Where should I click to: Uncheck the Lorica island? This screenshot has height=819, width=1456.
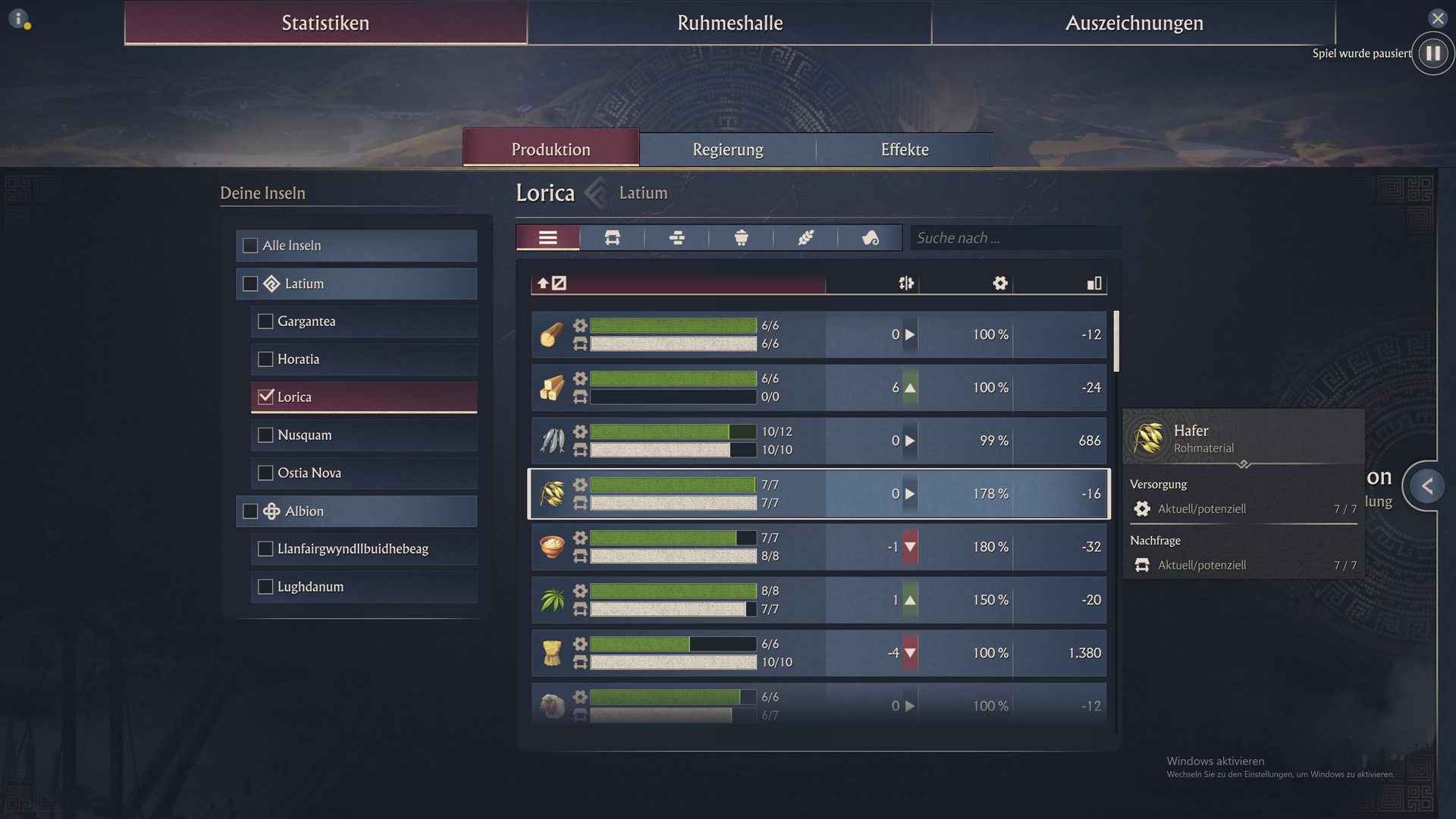point(265,397)
